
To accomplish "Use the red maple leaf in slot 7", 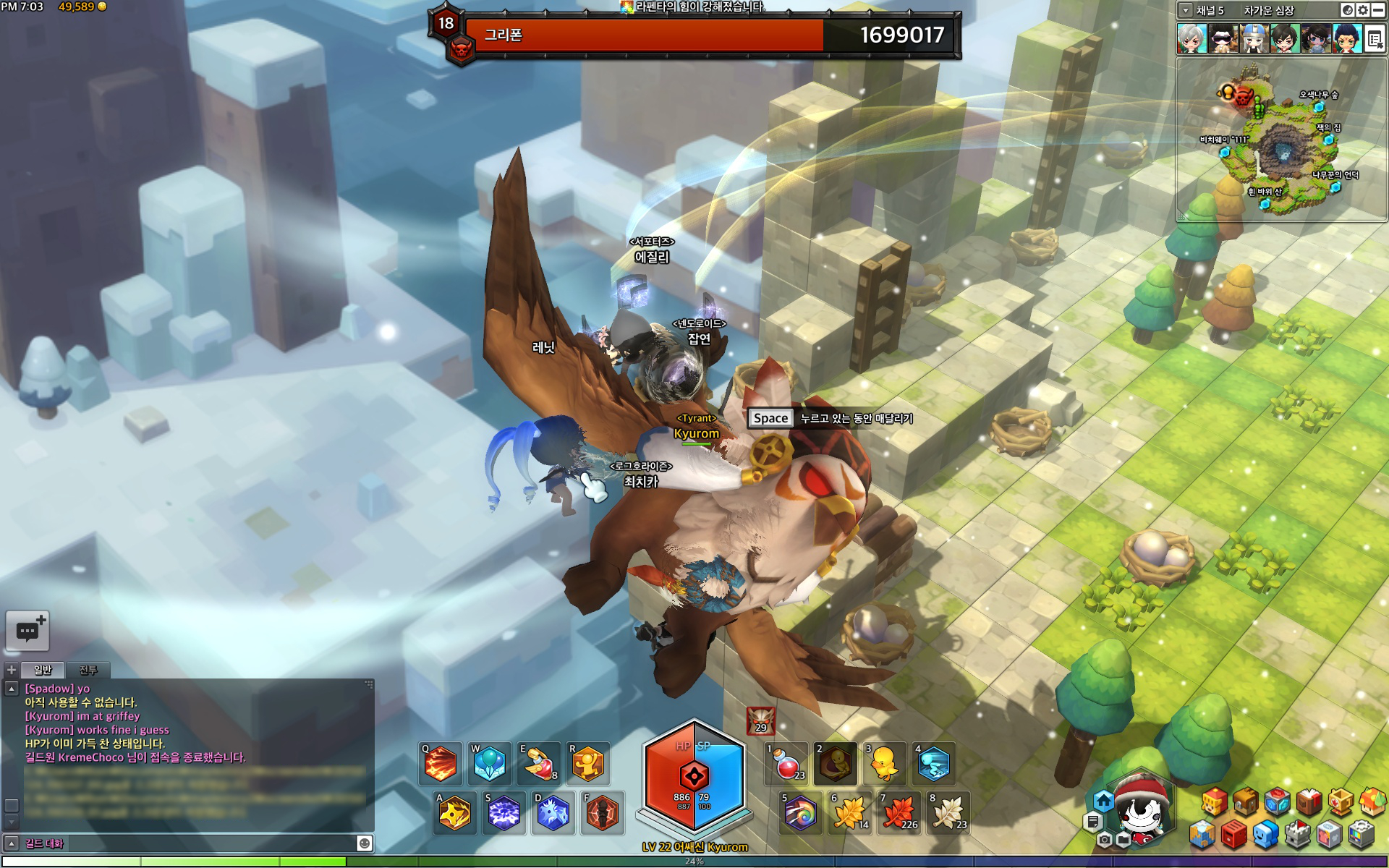I will tap(899, 813).
